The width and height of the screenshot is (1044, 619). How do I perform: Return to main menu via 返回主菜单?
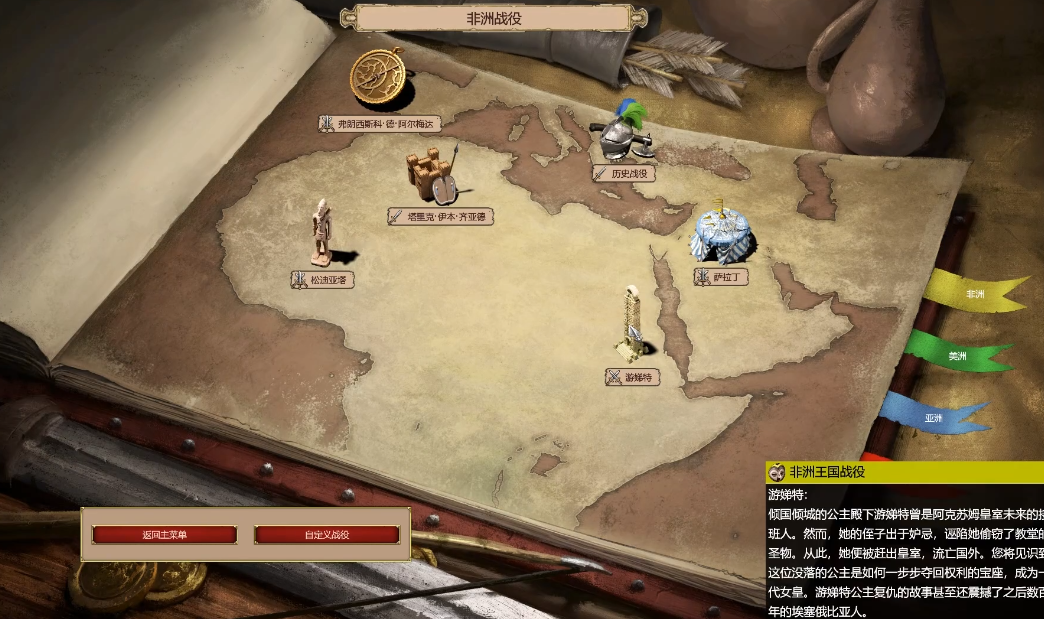[x=164, y=535]
